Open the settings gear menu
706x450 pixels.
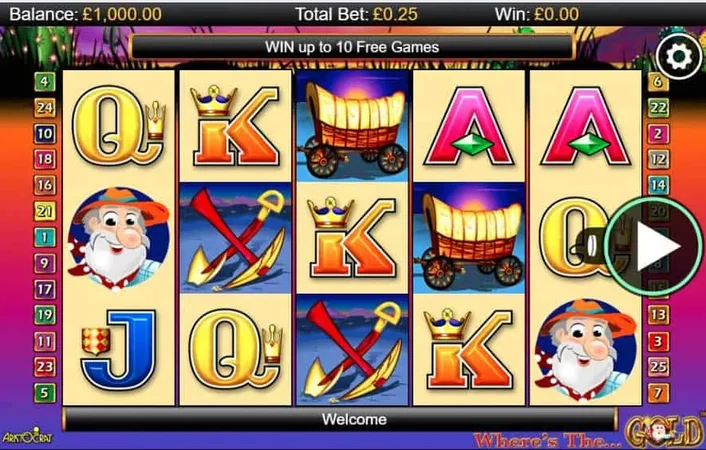(680, 56)
